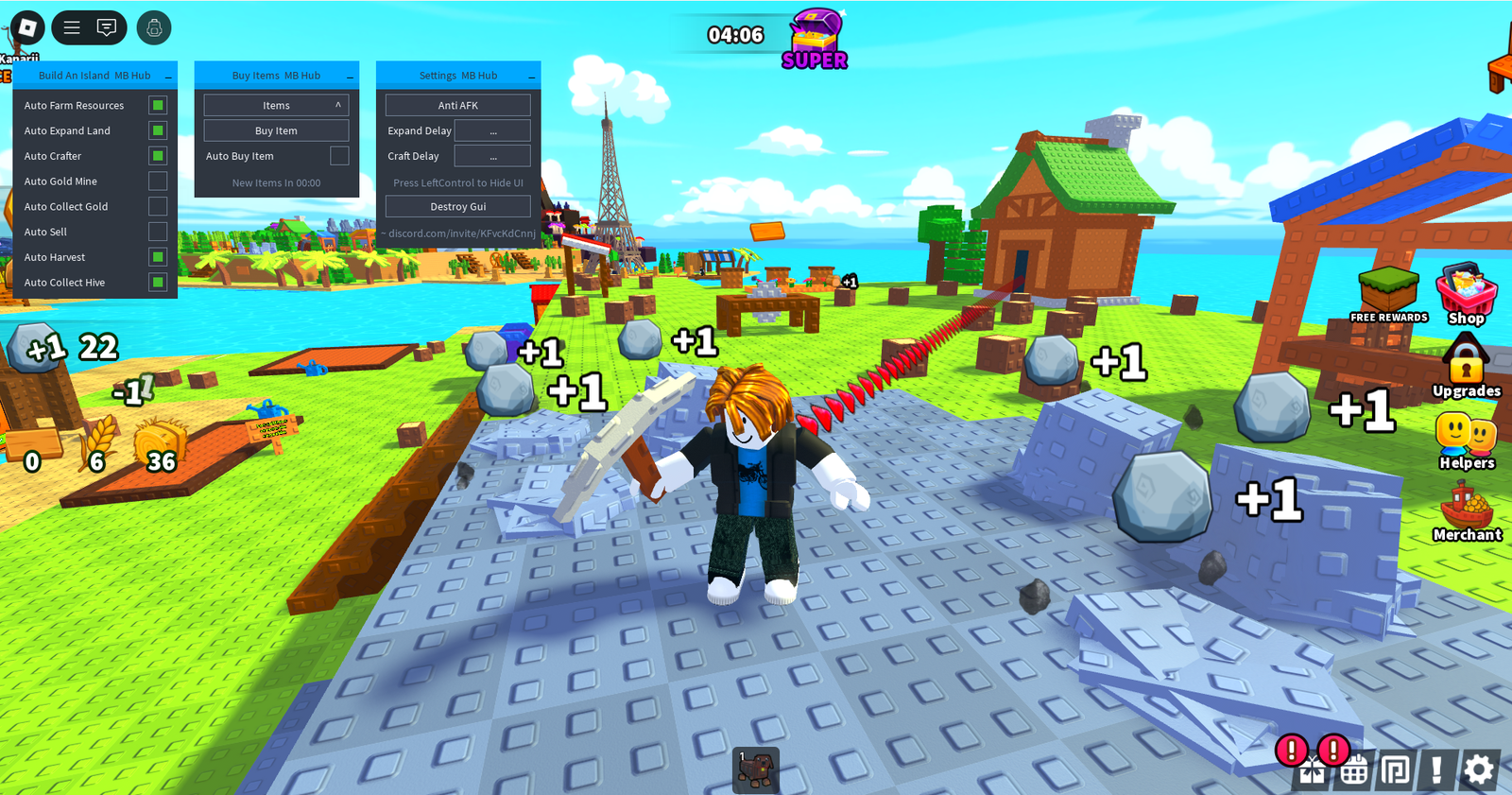Open the gear settings icon
Viewport: 1512px width, 795px height.
(x=1479, y=770)
